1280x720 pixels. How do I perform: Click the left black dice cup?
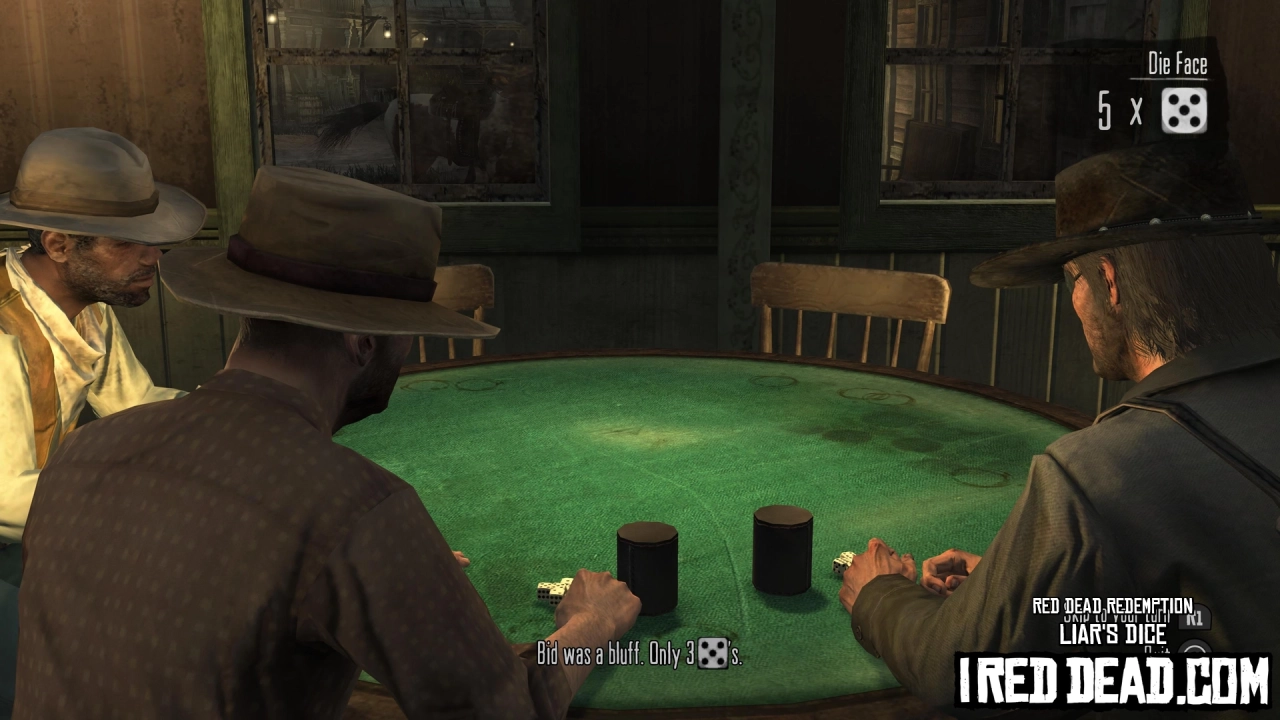pyautogui.click(x=648, y=570)
